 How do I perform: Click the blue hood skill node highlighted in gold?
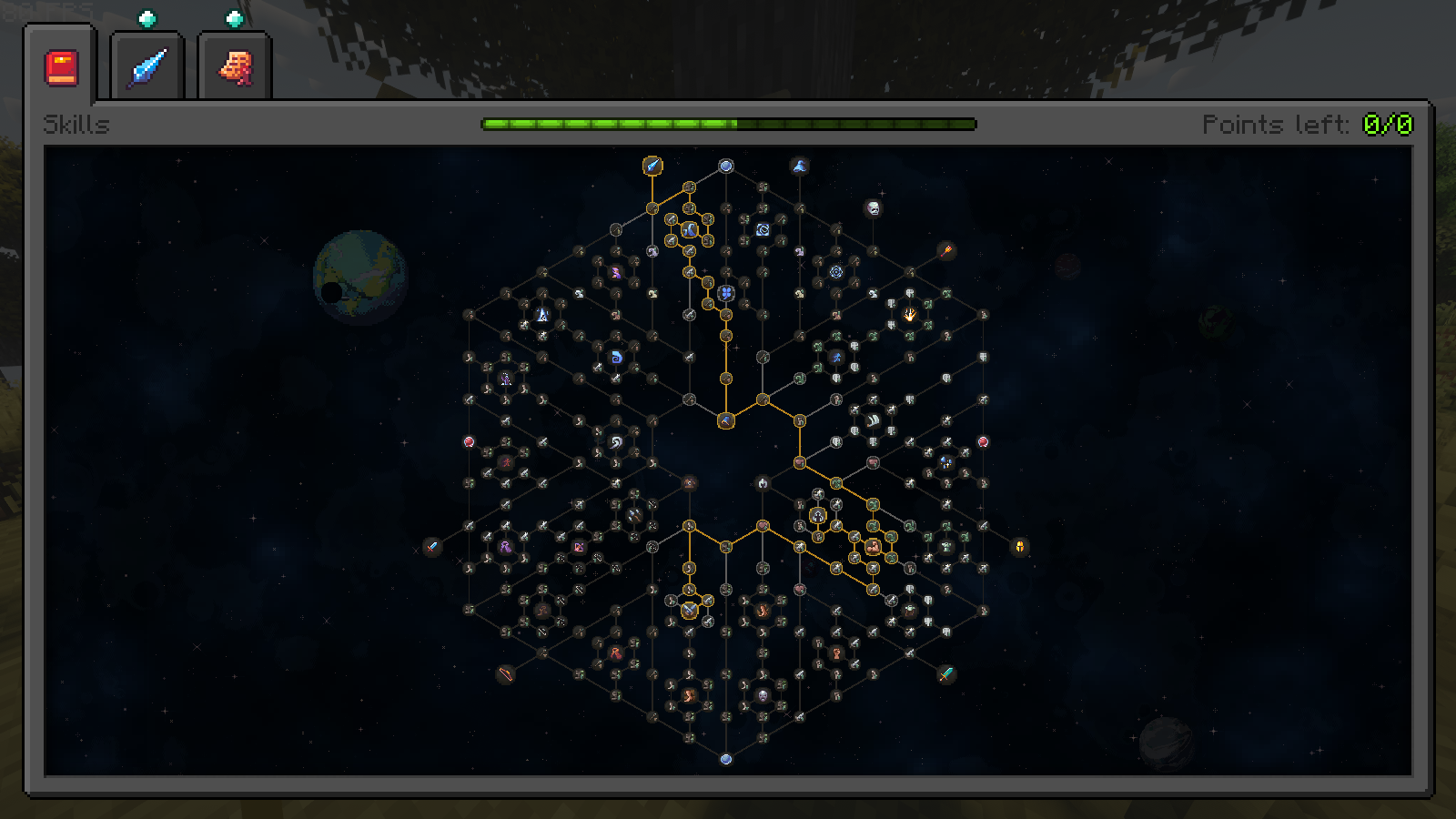(x=689, y=229)
